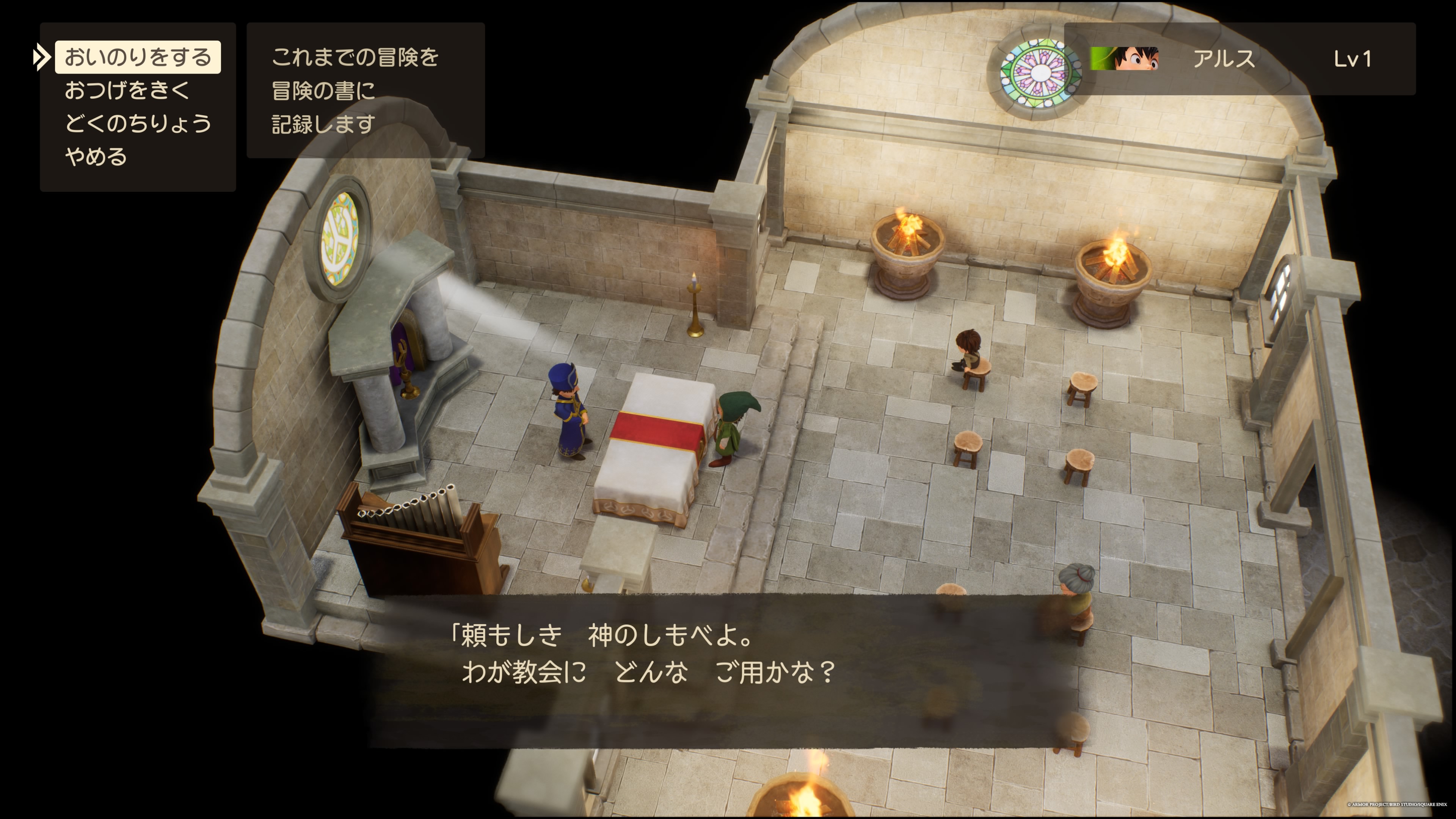Choose おつげをきく from the church menu
The image size is (1456, 819).
127,91
